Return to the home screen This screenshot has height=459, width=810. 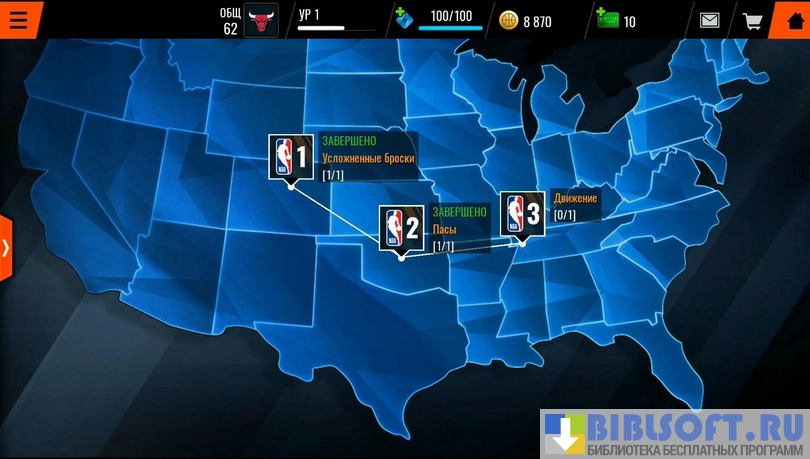(x=794, y=20)
